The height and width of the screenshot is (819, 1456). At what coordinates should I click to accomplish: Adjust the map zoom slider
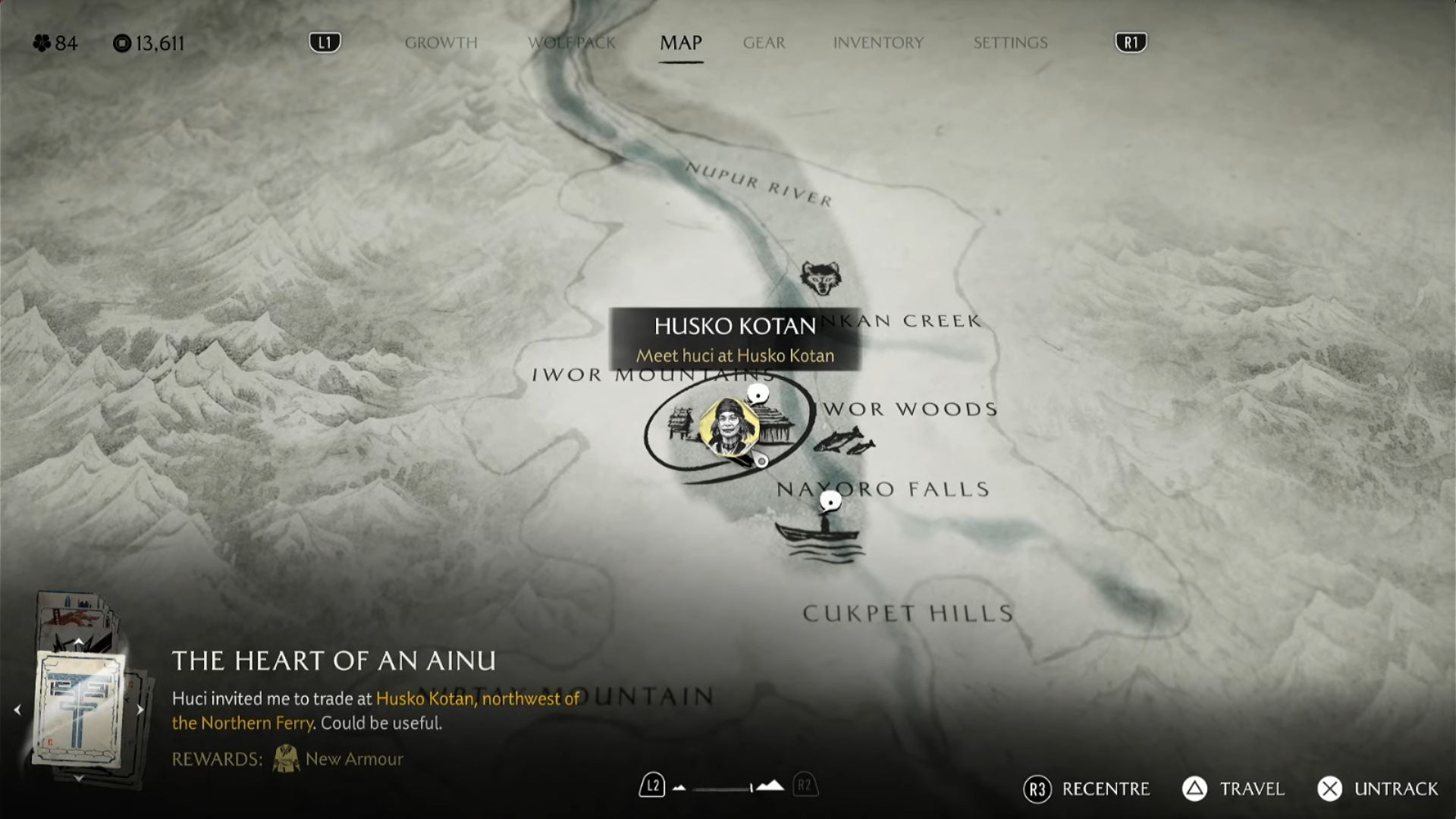coord(728,789)
